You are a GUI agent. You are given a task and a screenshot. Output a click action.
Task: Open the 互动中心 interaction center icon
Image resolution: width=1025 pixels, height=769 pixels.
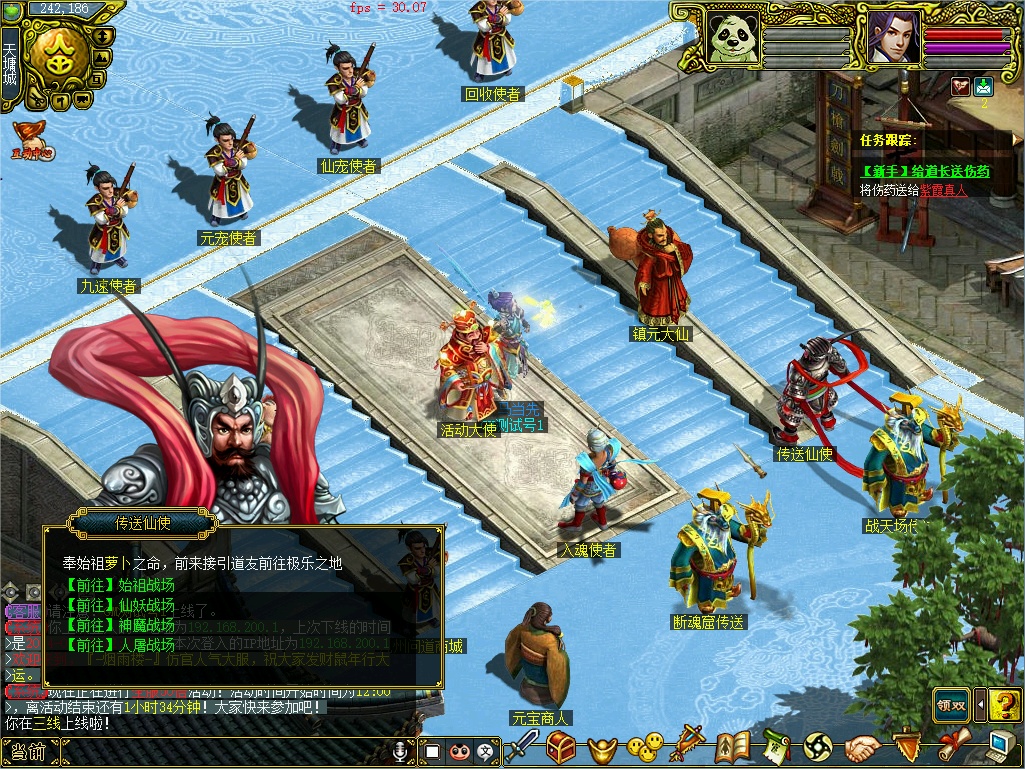[32, 139]
